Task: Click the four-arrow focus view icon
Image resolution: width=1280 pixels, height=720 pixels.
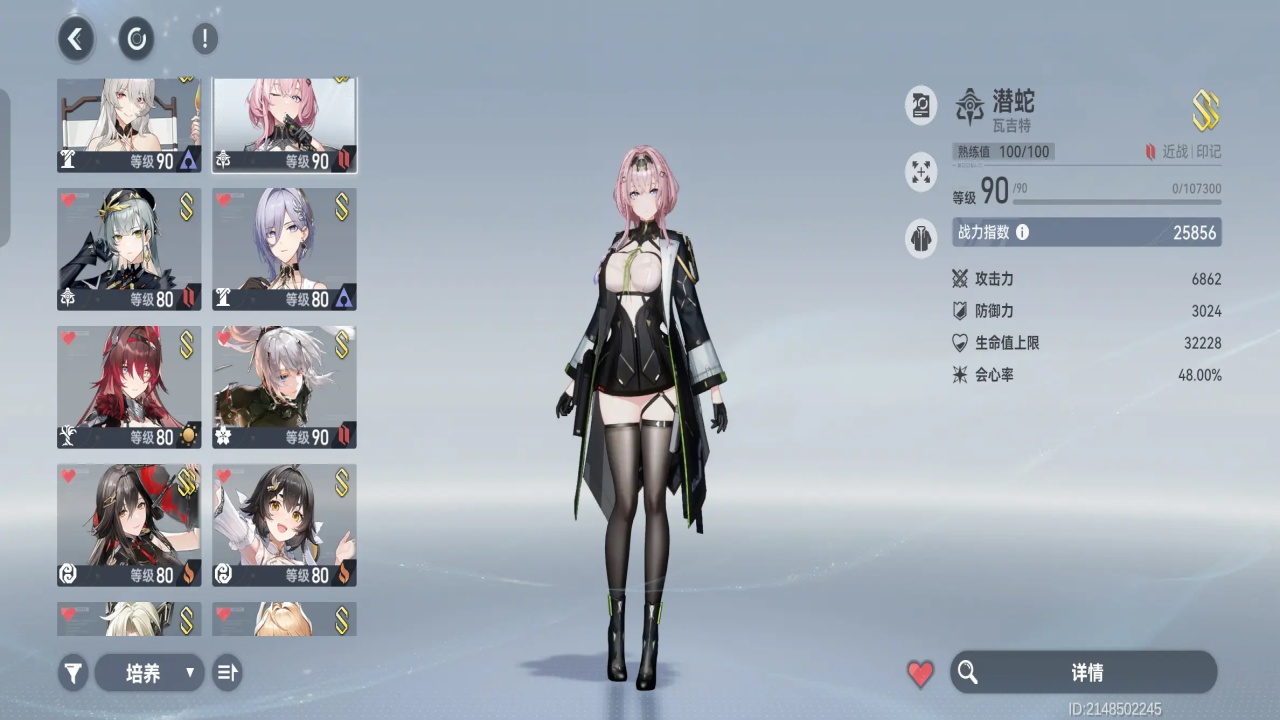Action: (921, 172)
